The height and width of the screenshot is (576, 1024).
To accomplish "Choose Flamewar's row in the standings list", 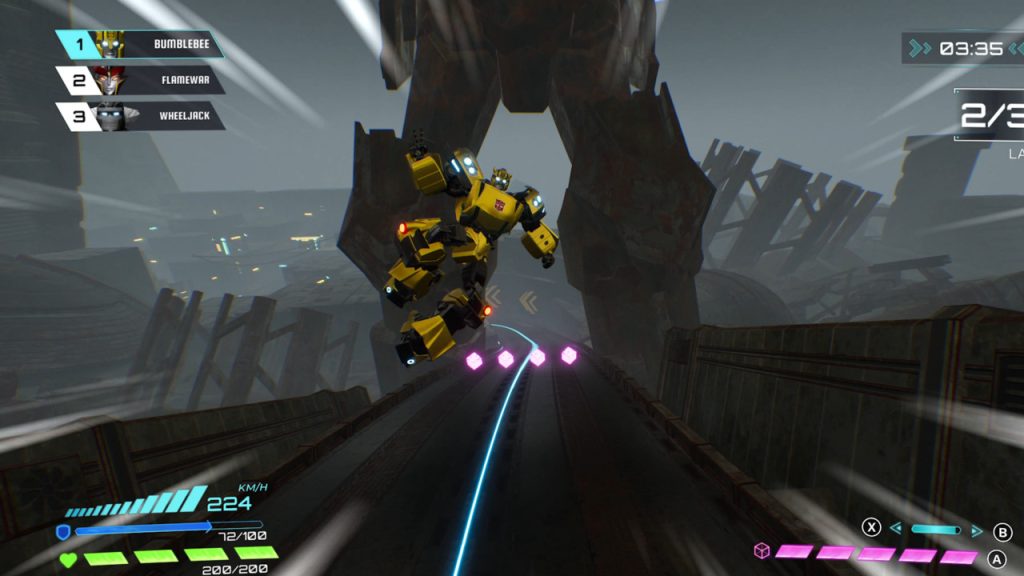I will click(x=140, y=80).
